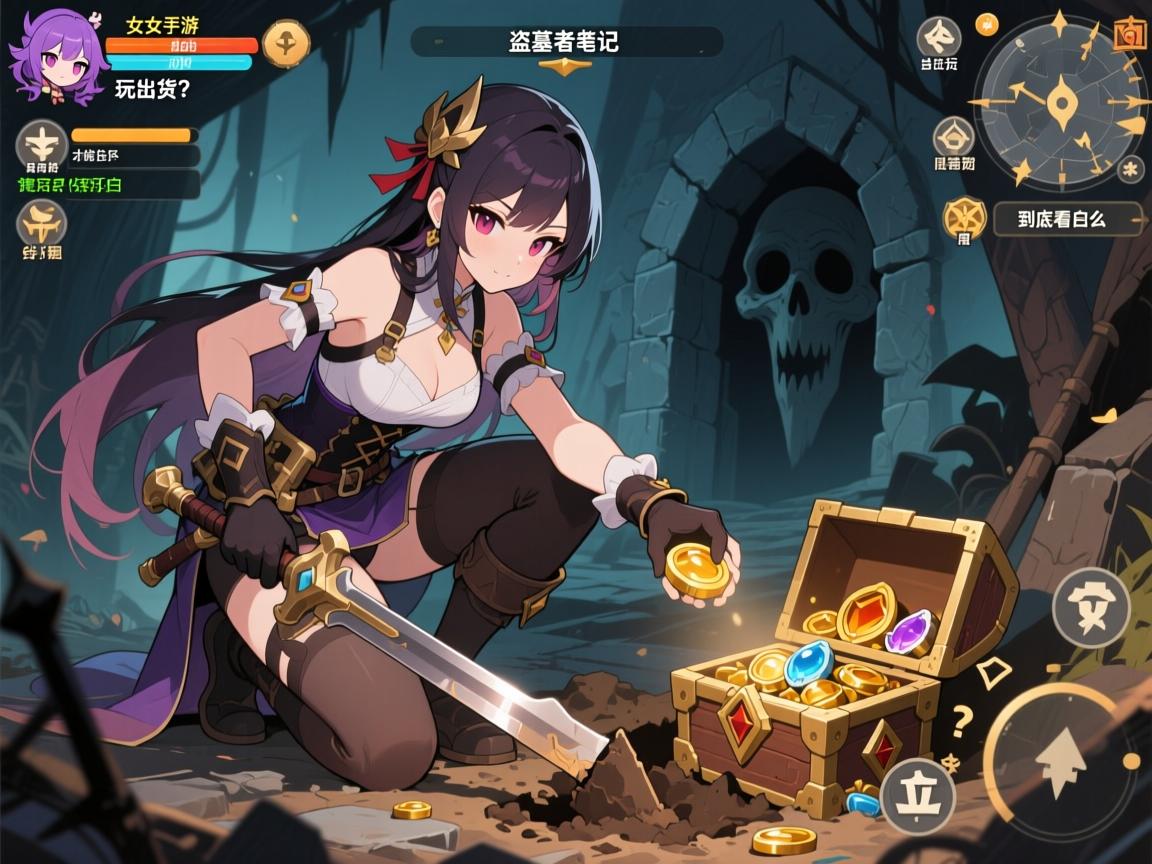Click the gold coin button beside health bar
The image size is (1152, 864).
point(286,44)
